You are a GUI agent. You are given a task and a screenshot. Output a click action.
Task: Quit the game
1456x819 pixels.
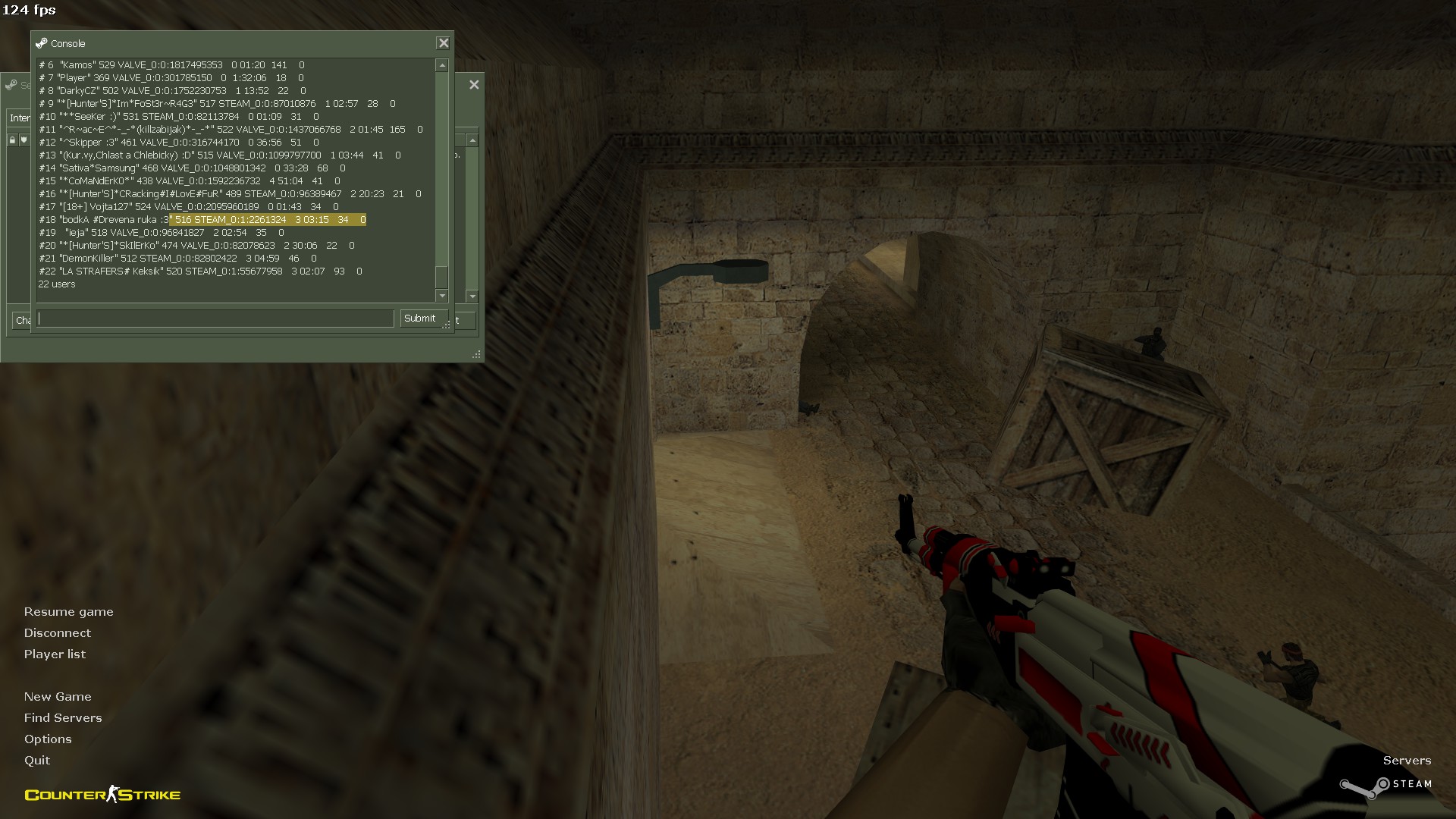tap(37, 761)
